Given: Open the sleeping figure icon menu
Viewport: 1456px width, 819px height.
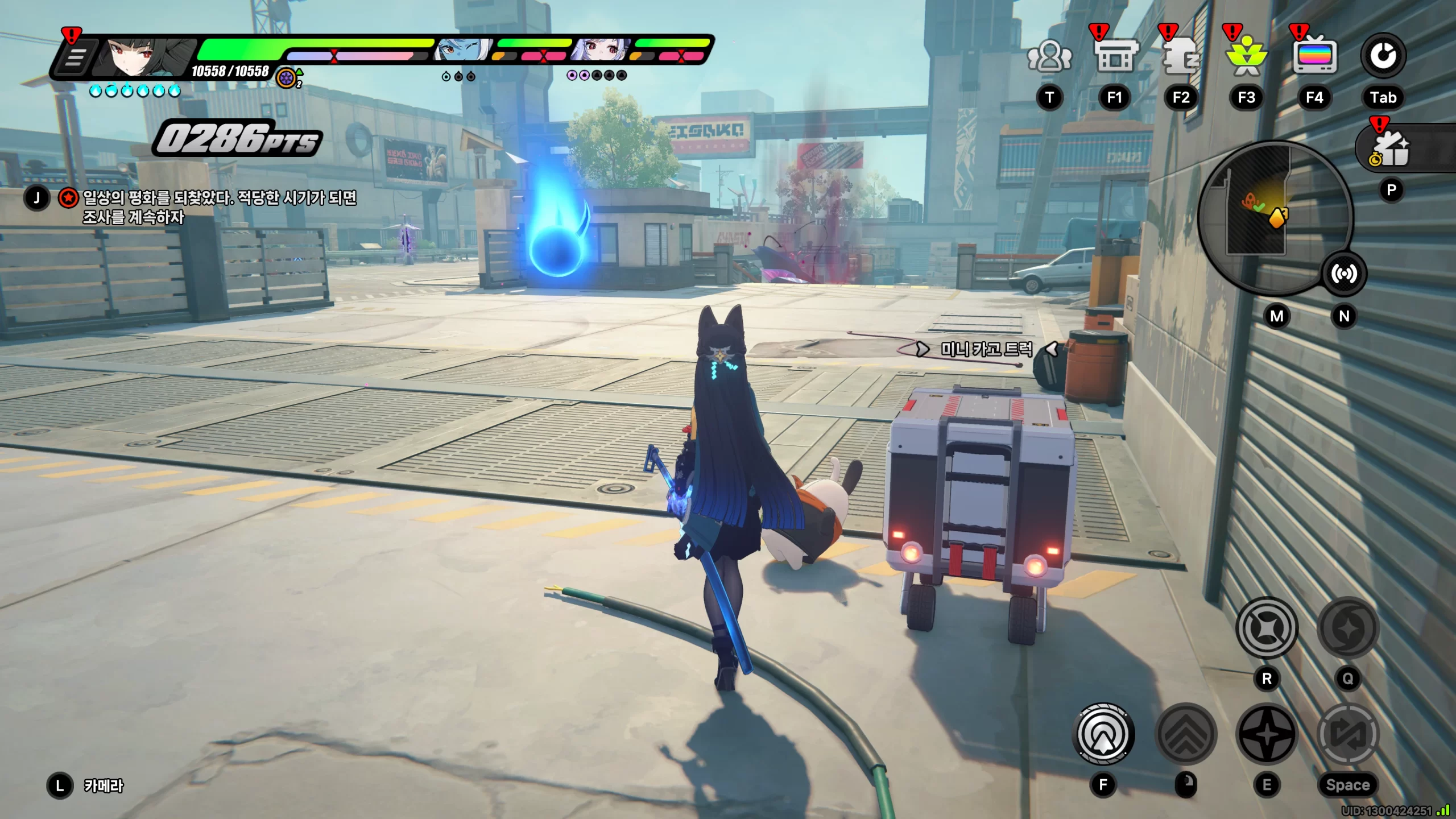Looking at the screenshot, I should click(1181, 56).
